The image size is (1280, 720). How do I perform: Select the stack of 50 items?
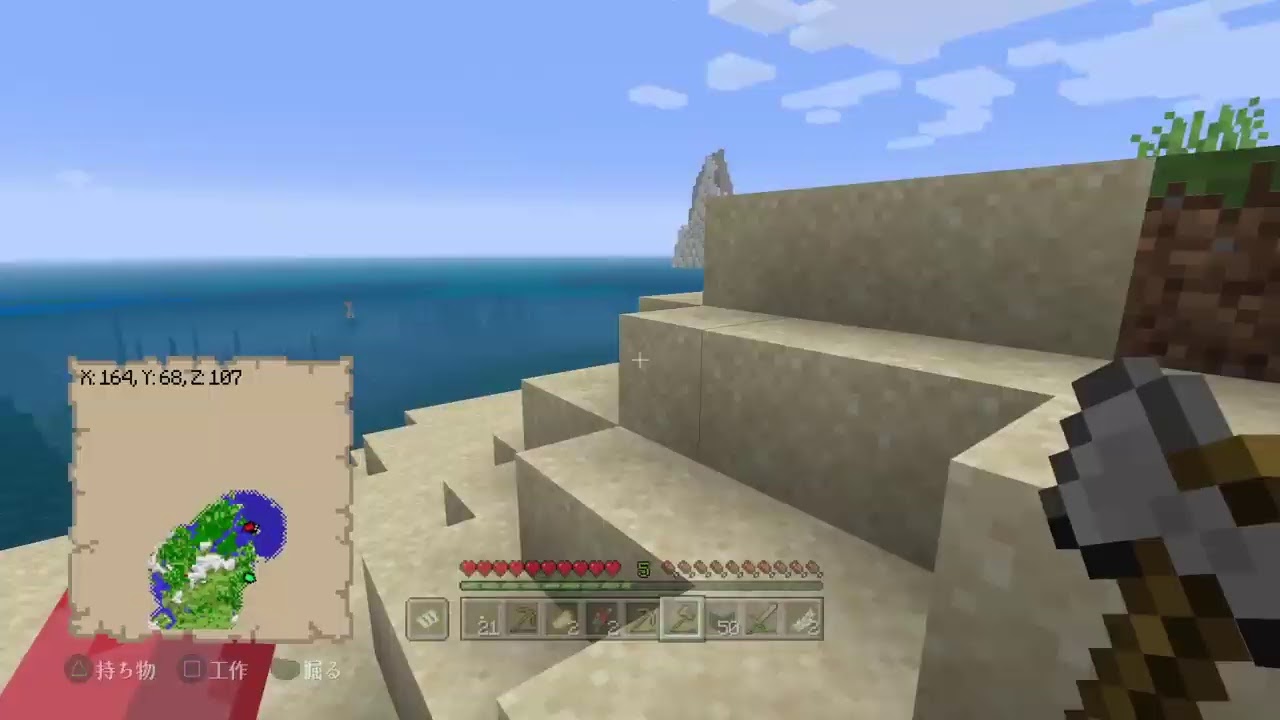pos(722,618)
